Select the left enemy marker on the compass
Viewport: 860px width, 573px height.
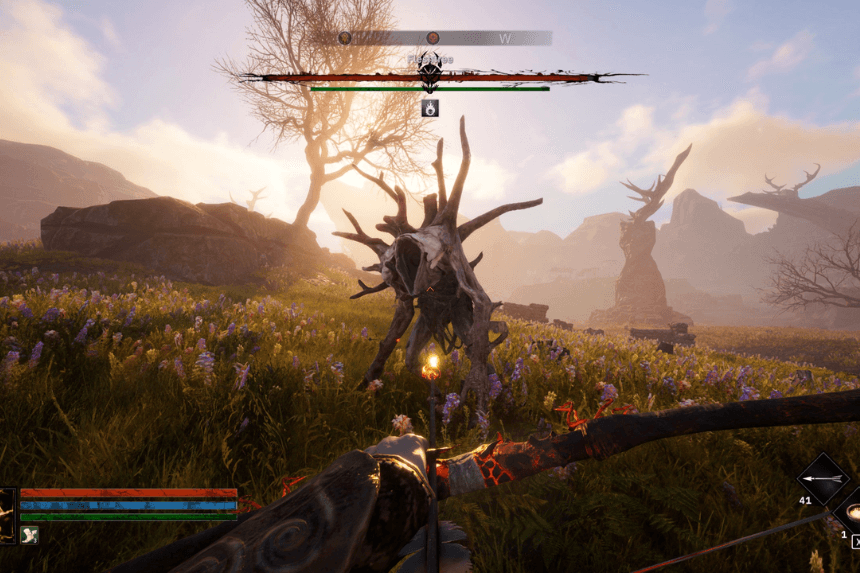[x=345, y=38]
